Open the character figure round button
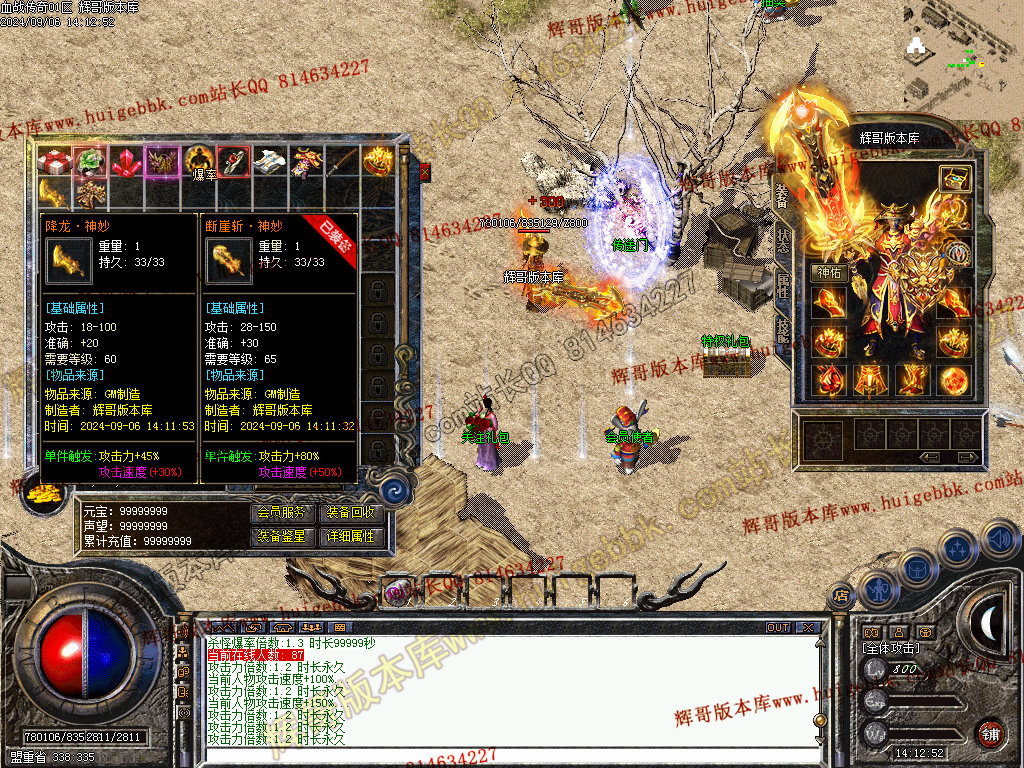Image resolution: width=1024 pixels, height=768 pixels. (877, 589)
